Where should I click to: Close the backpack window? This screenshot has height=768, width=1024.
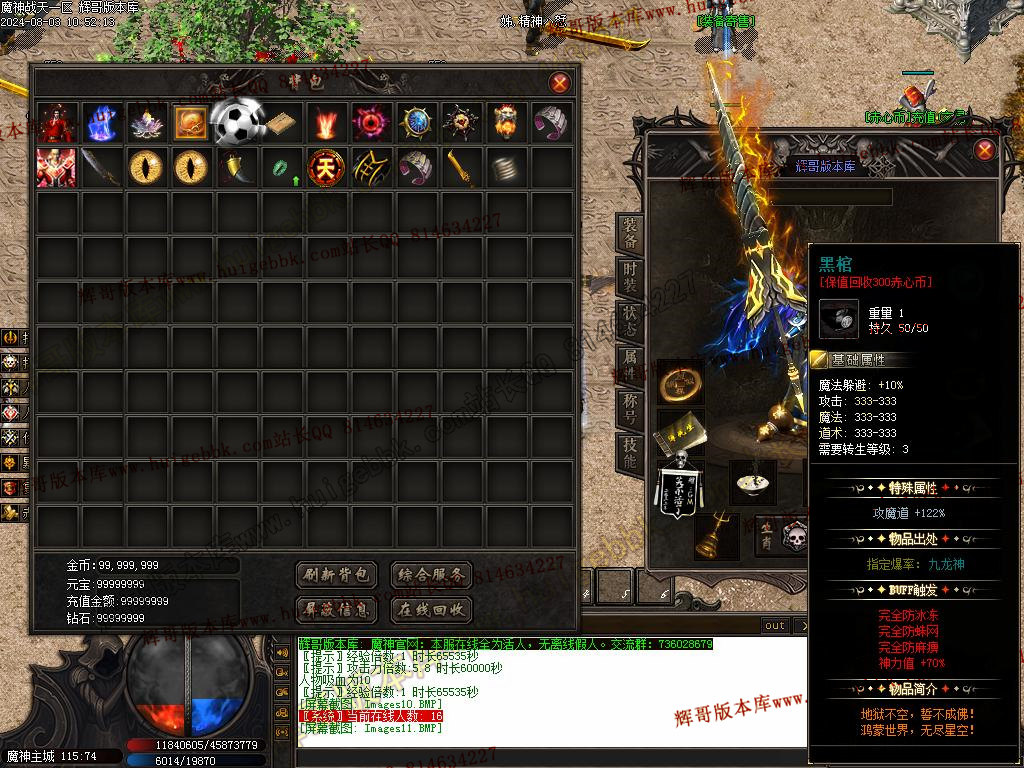click(560, 83)
